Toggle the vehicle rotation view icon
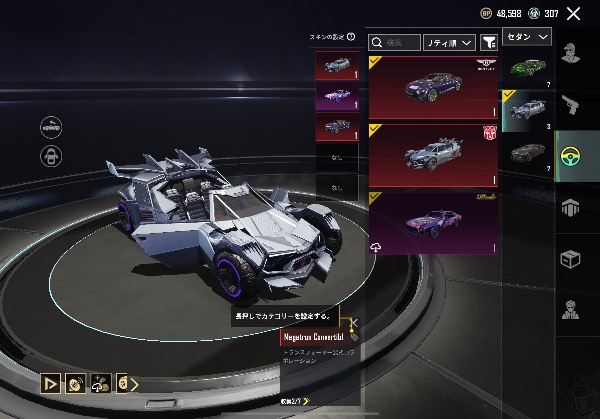The image size is (600, 419). click(x=52, y=126)
